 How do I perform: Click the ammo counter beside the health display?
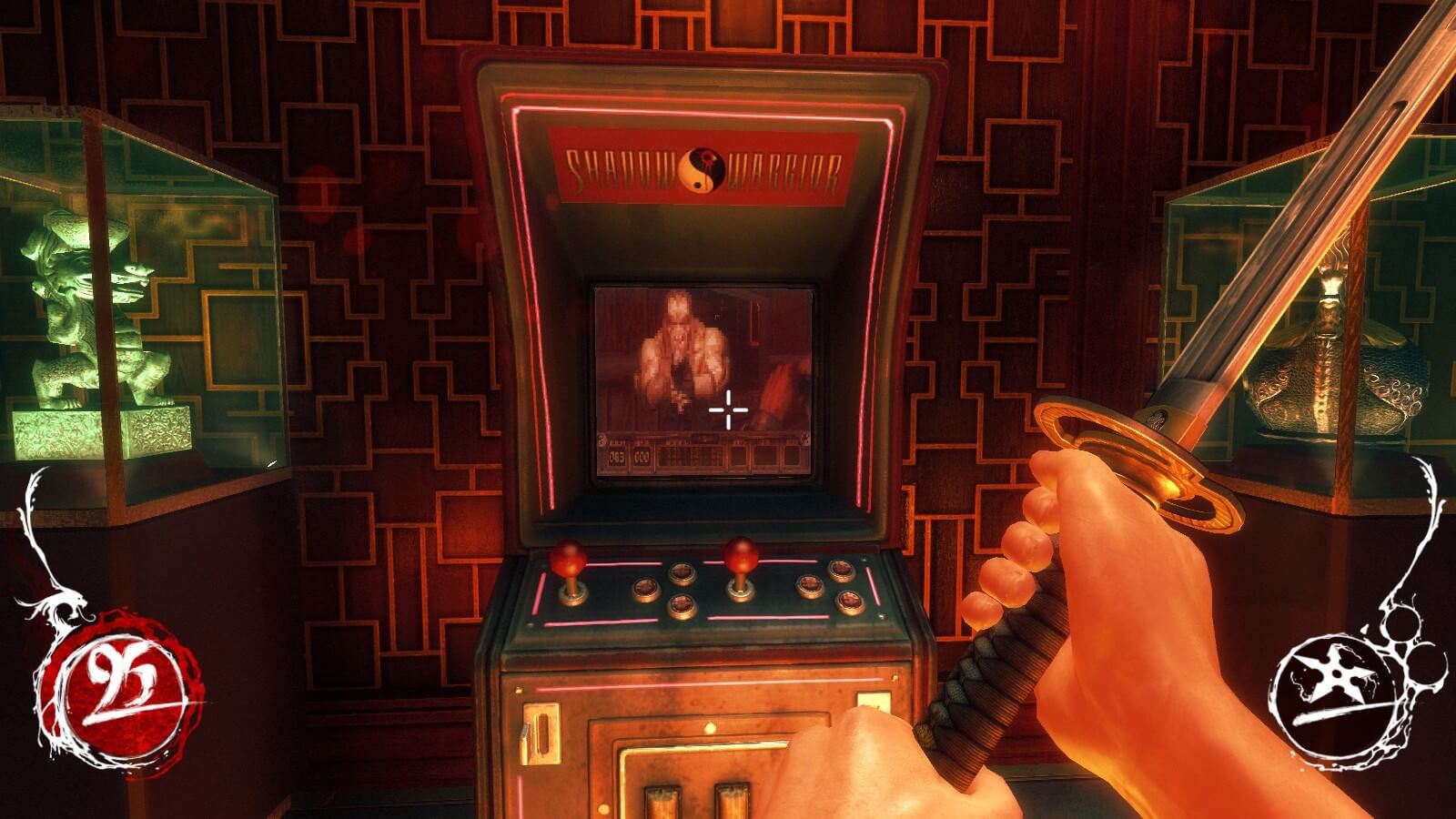(x=641, y=457)
